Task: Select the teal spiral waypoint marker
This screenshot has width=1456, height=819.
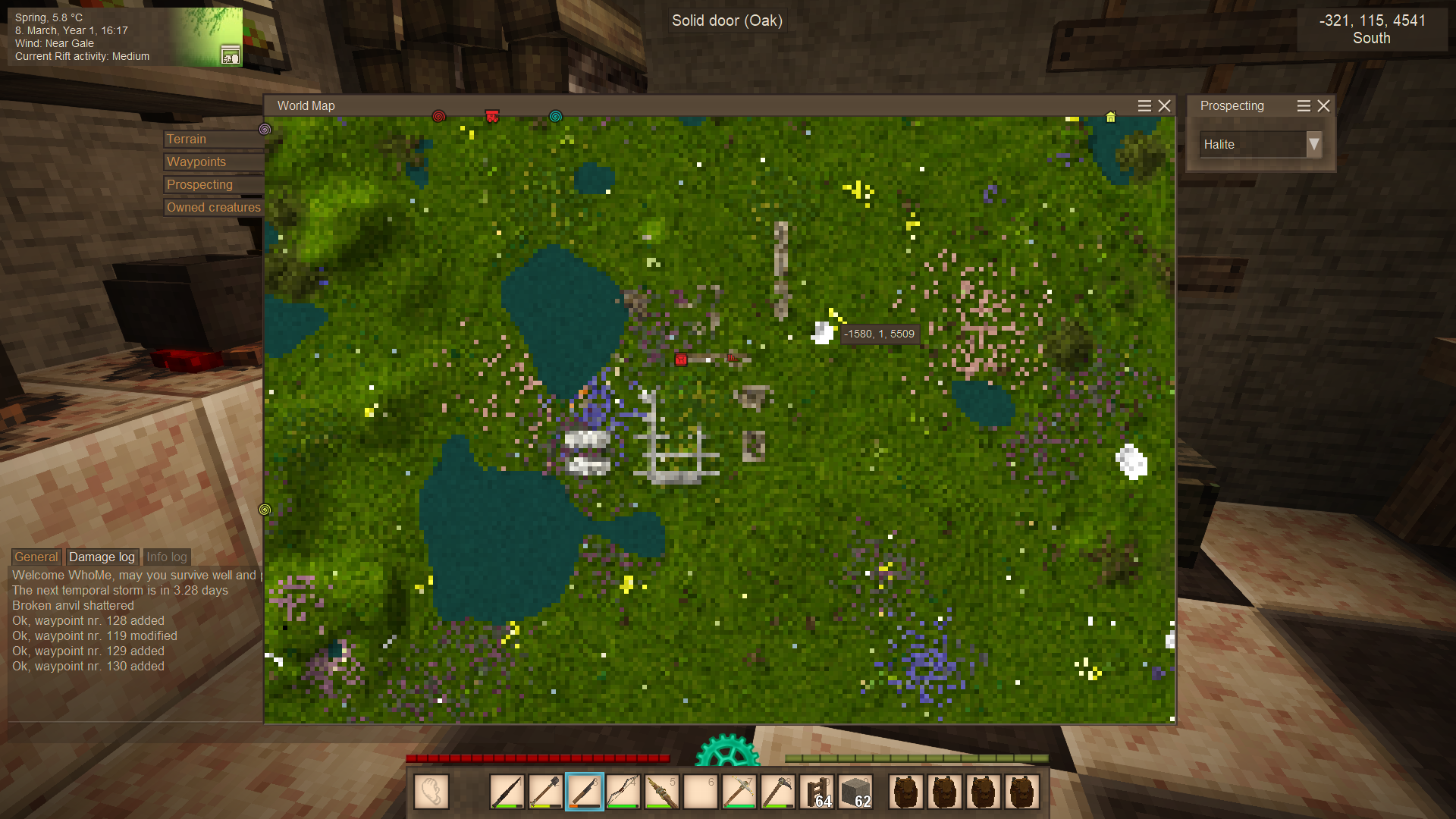Action: pyautogui.click(x=555, y=116)
